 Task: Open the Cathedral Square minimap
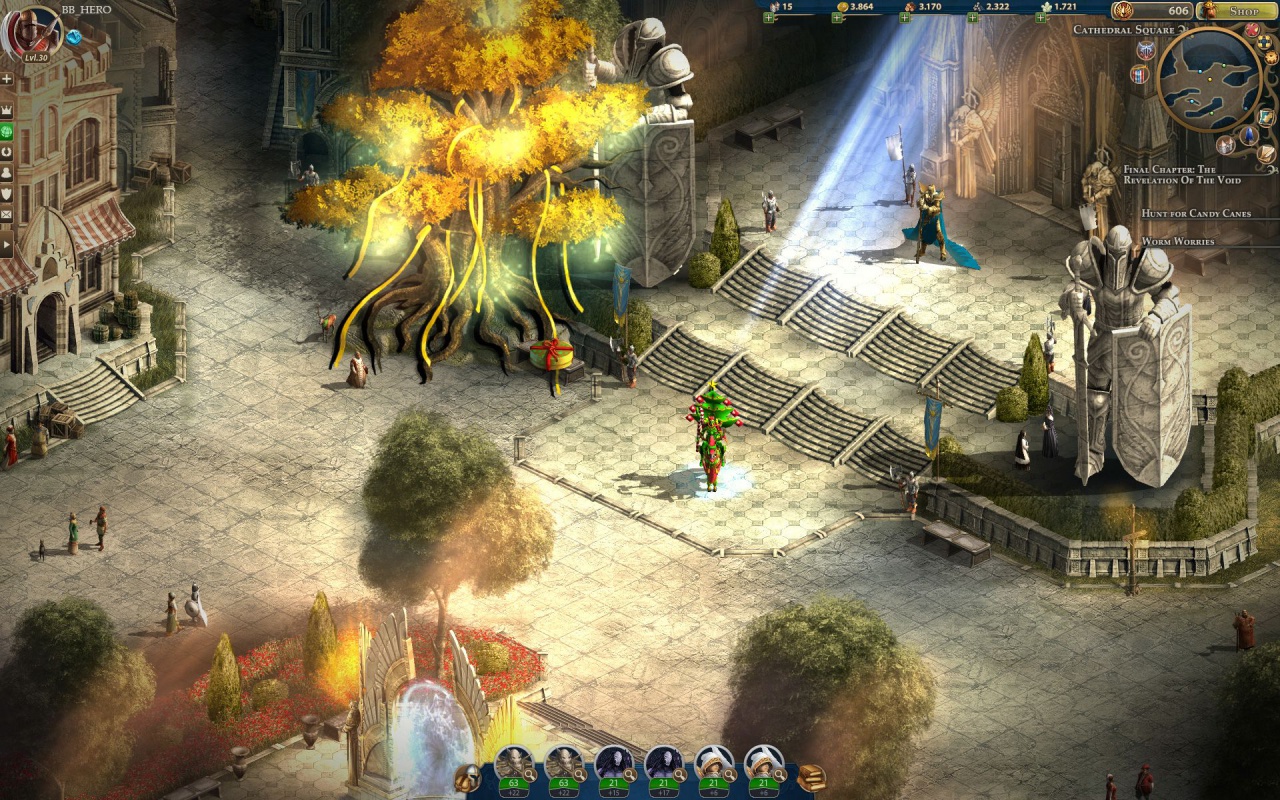click(1208, 79)
